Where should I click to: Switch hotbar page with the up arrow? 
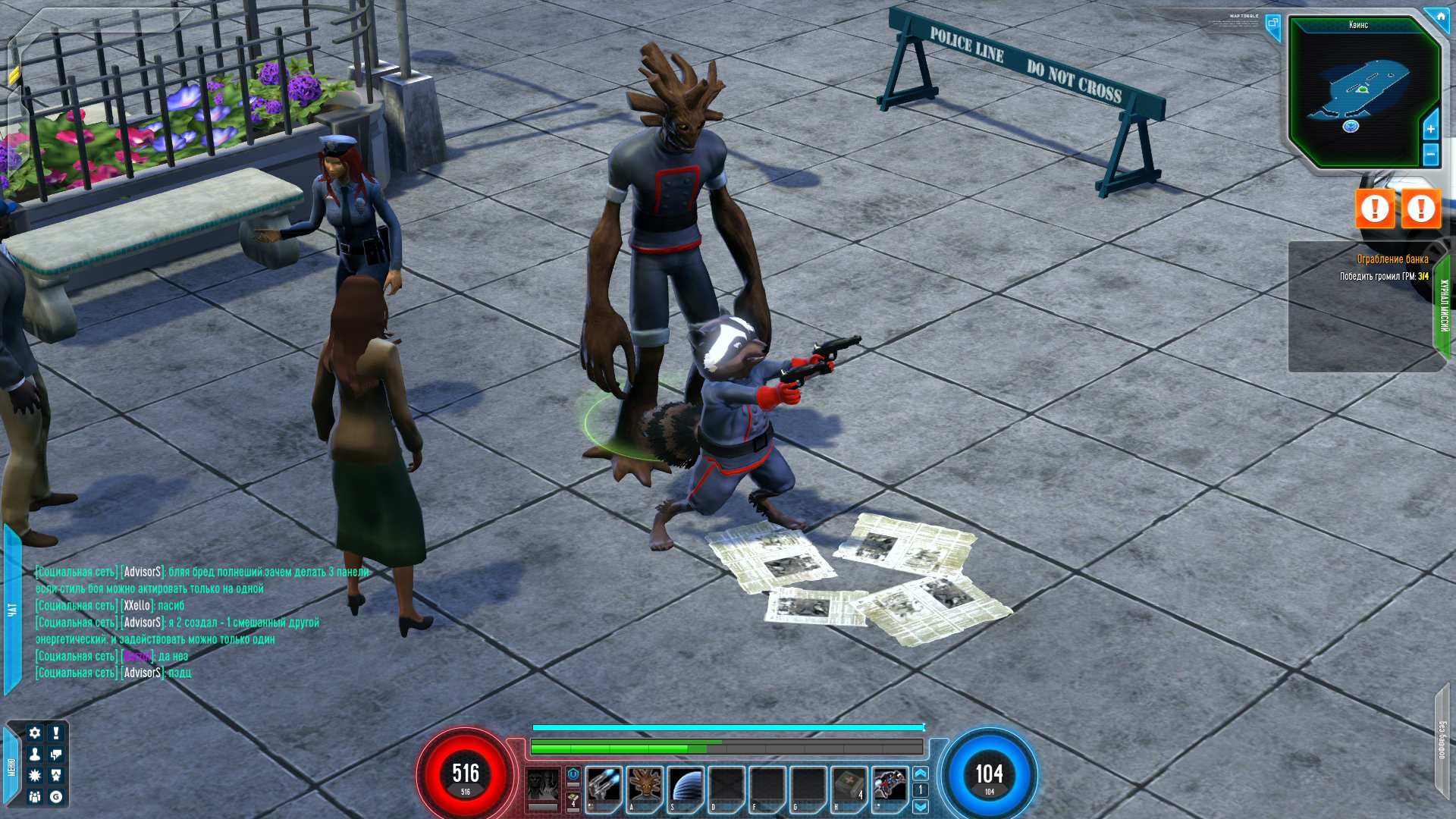click(x=921, y=773)
